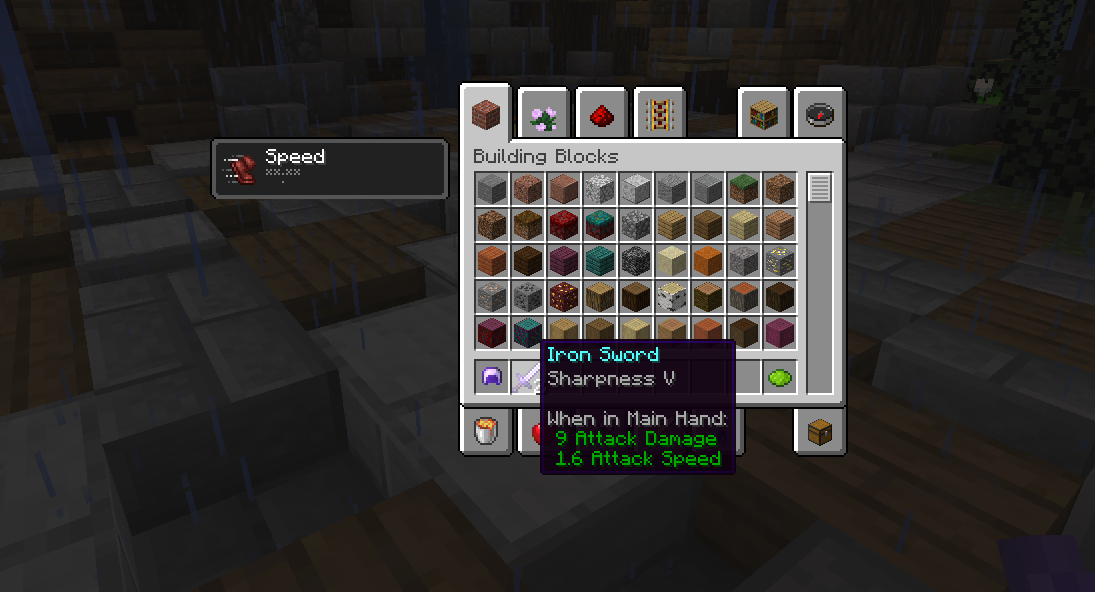
Task: Switch to the Decoration Blocks flower tab
Action: (544, 116)
